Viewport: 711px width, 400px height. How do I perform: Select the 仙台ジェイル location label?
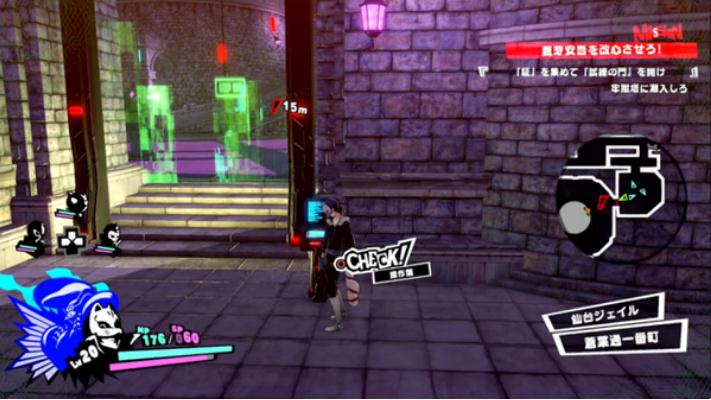click(605, 313)
